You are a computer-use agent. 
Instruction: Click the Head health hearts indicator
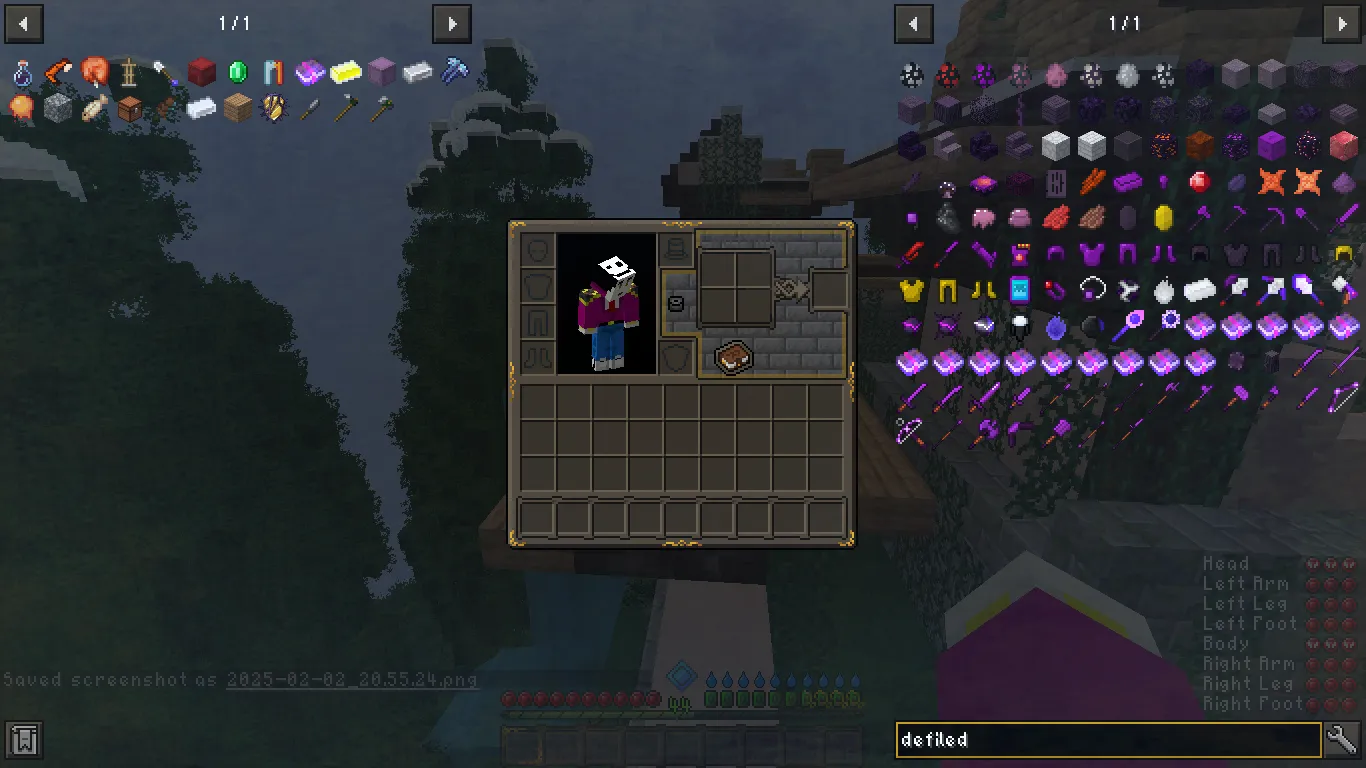(x=1330, y=563)
